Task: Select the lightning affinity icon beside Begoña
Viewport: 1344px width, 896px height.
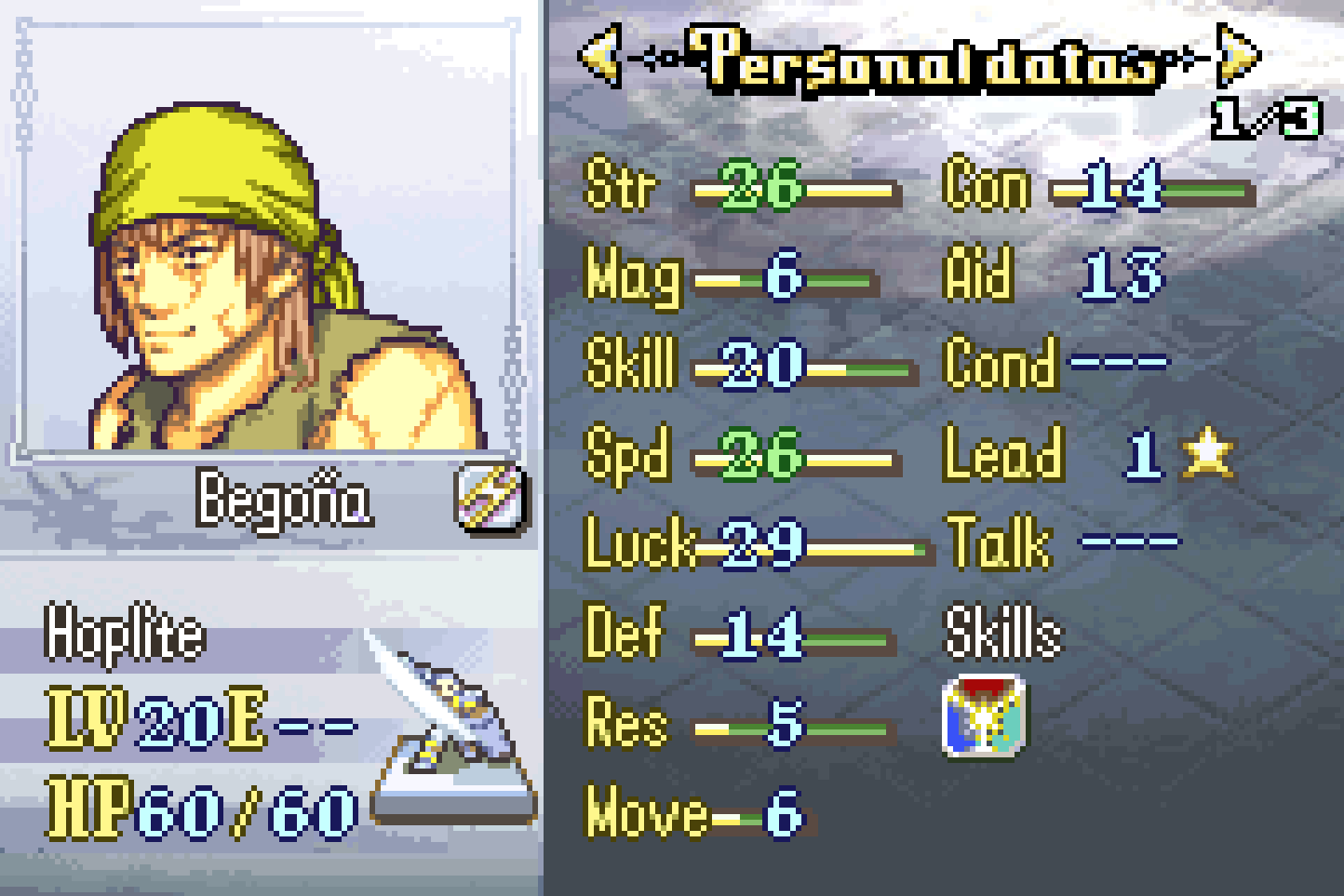Action: coord(492,498)
